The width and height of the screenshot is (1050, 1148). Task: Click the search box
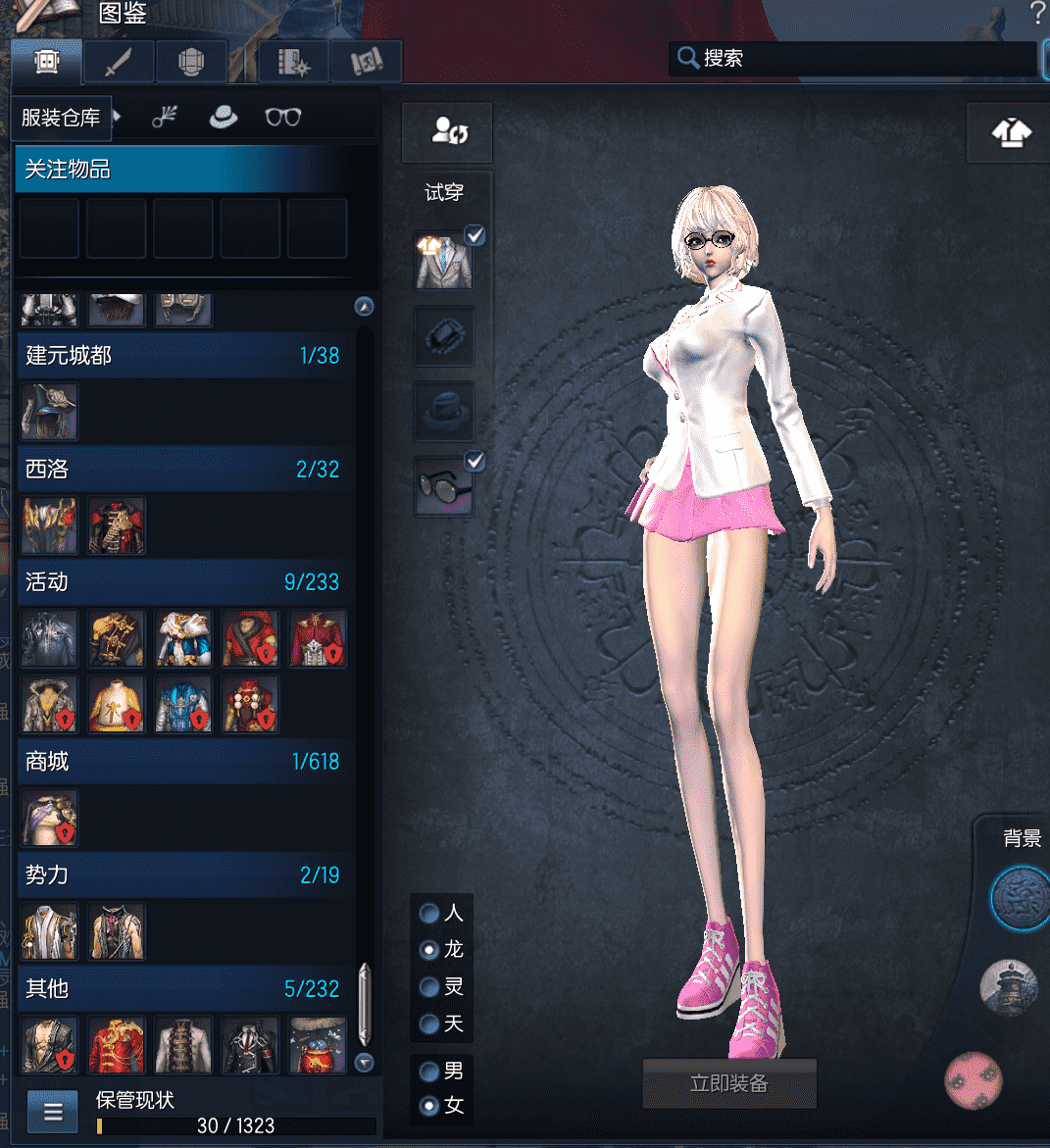(x=863, y=59)
